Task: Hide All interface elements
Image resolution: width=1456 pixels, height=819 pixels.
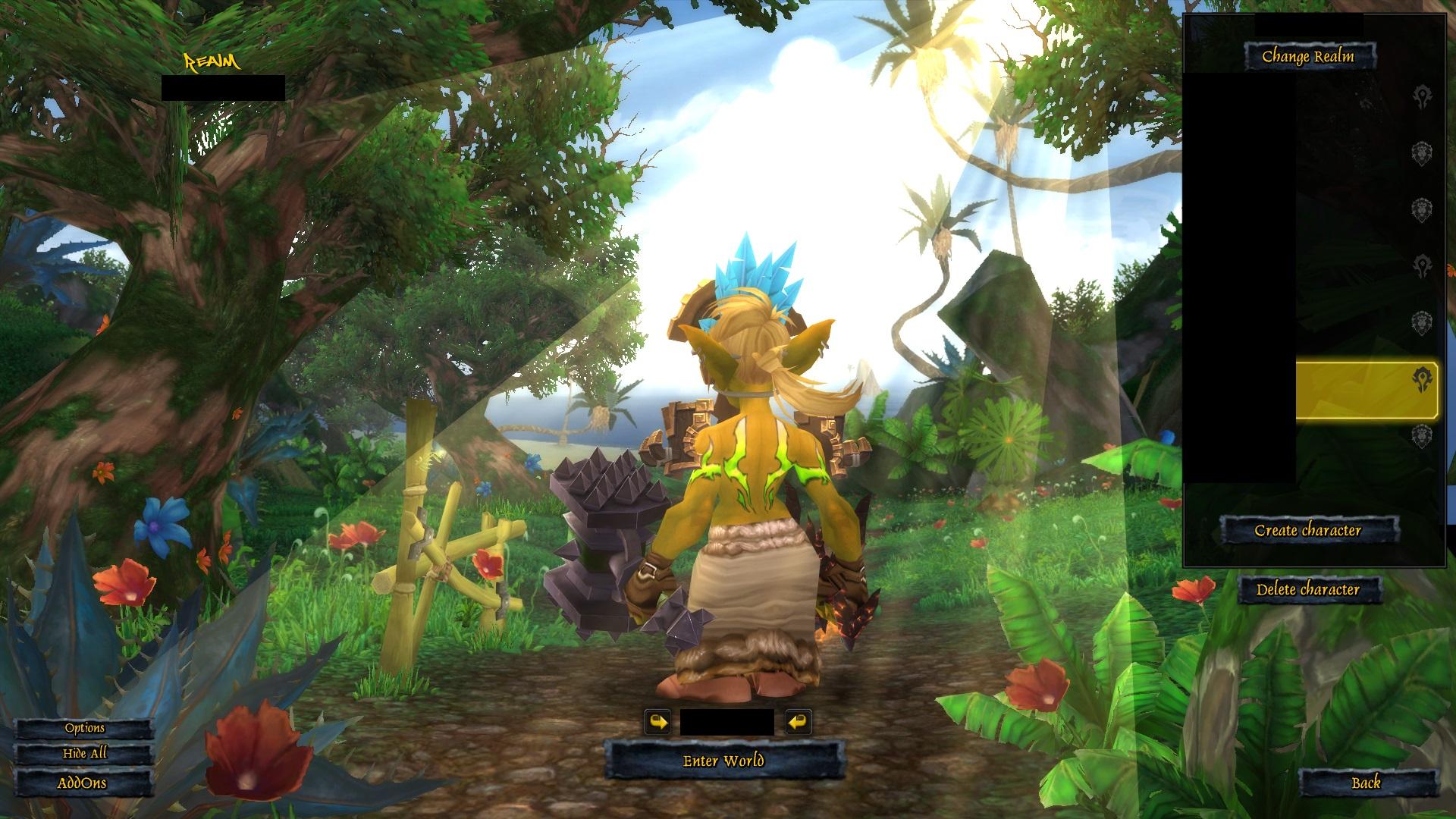Action: coord(84,754)
